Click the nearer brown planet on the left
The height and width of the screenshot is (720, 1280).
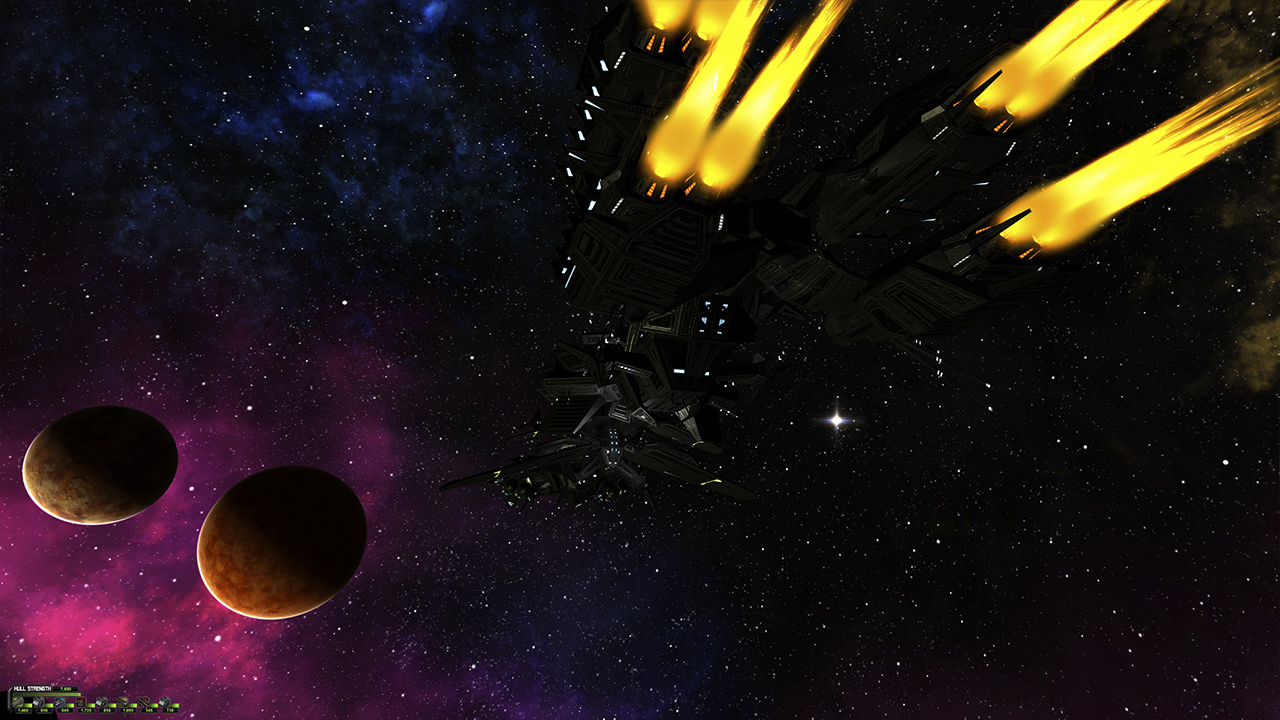pyautogui.click(x=100, y=470)
